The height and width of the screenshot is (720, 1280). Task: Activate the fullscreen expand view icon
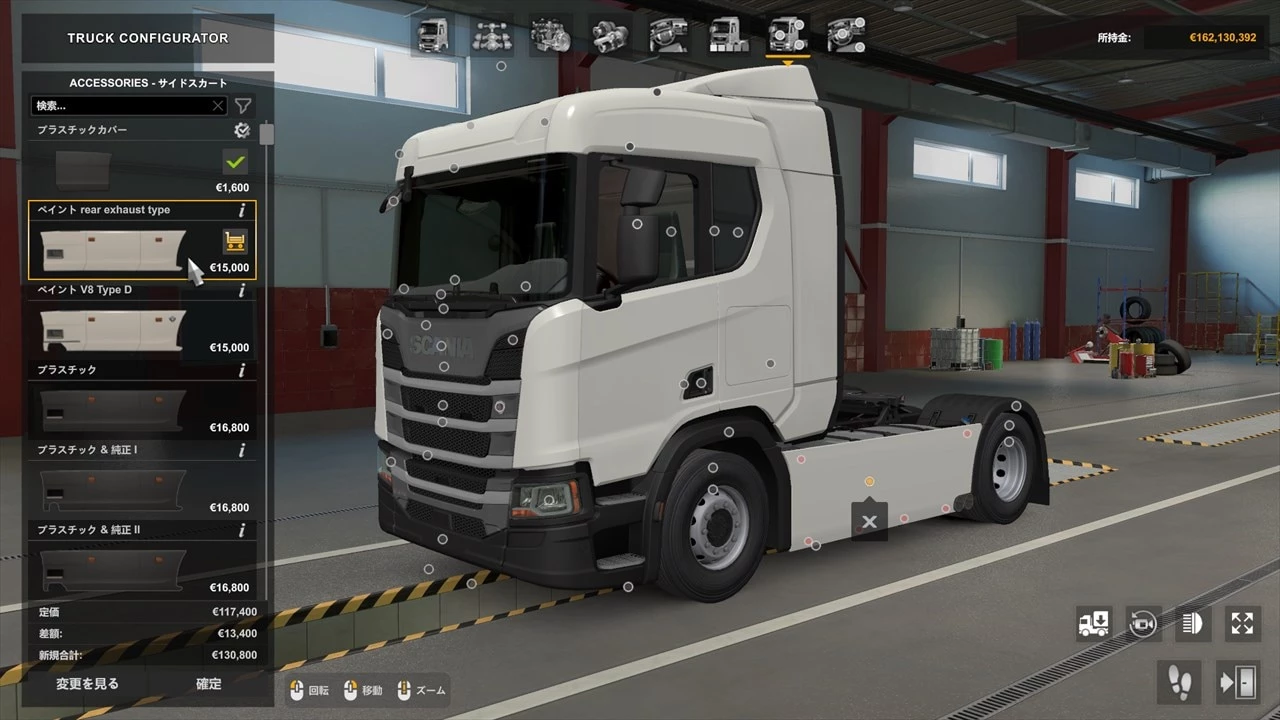pos(1242,624)
